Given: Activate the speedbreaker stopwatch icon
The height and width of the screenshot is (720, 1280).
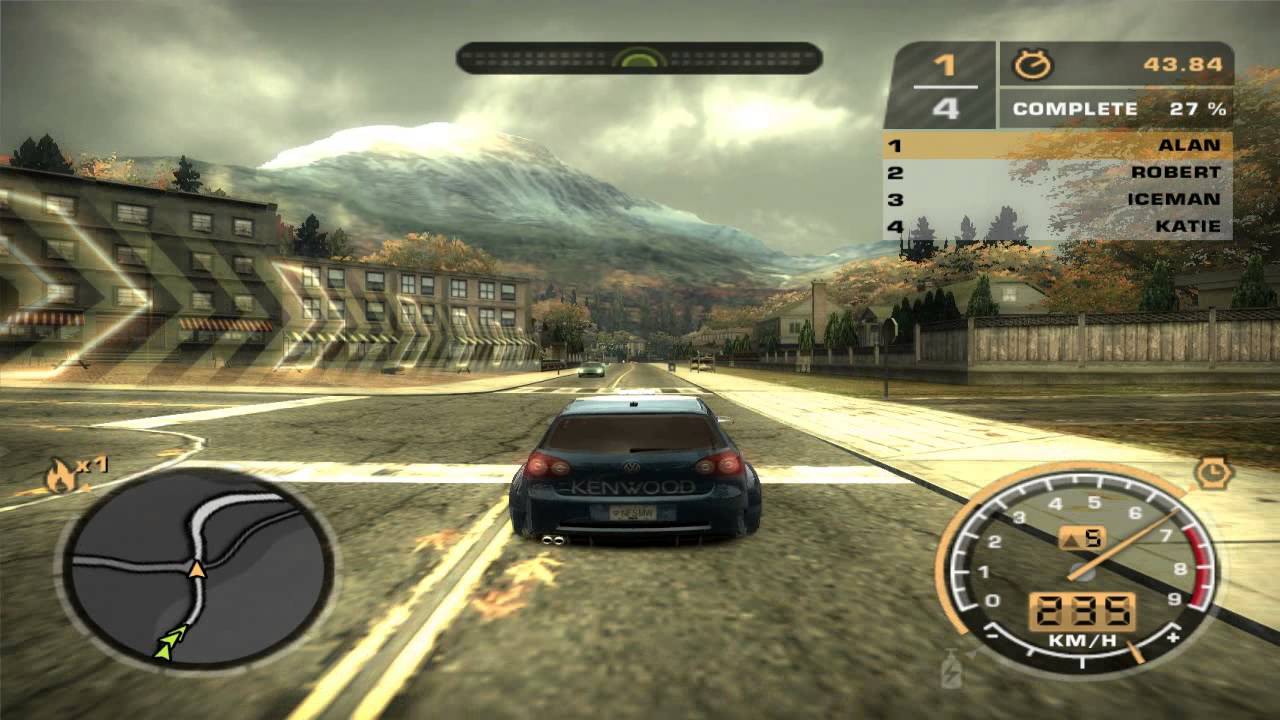Looking at the screenshot, I should [x=1213, y=473].
